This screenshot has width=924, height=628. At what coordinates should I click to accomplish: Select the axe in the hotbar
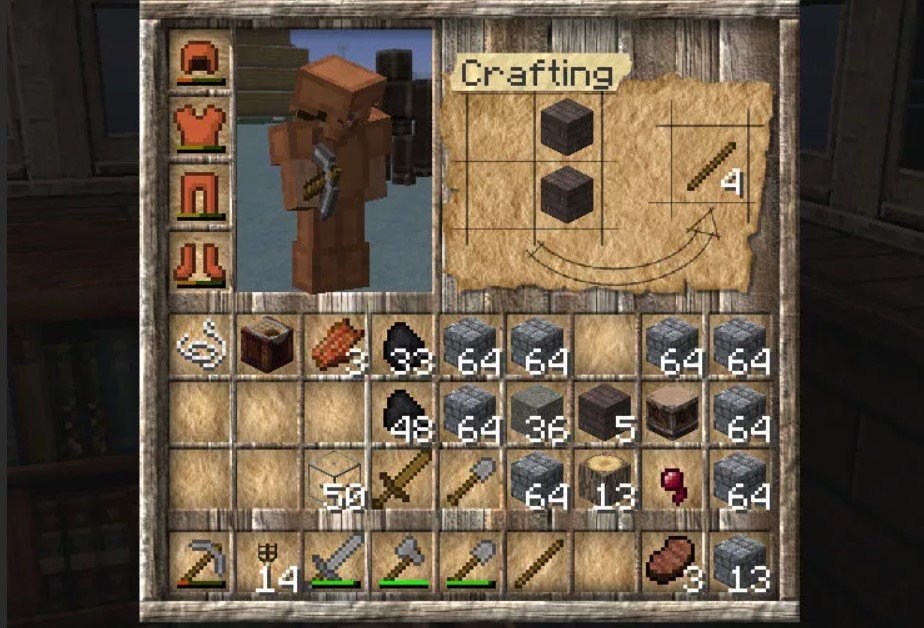click(x=403, y=562)
